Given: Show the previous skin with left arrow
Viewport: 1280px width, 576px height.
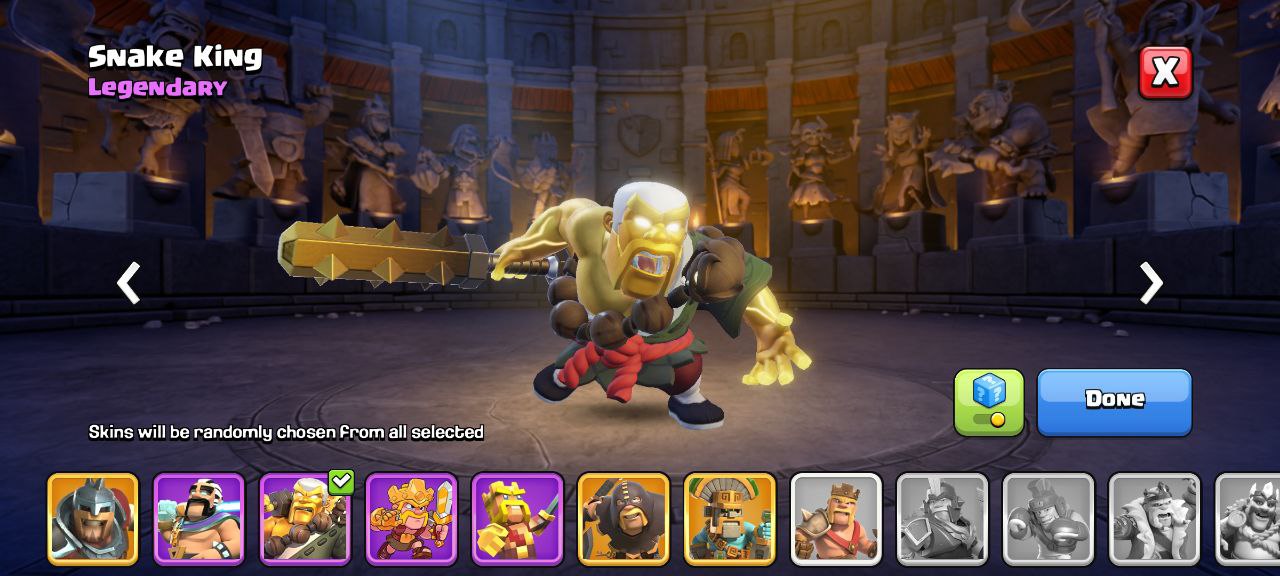Looking at the screenshot, I should [x=128, y=284].
